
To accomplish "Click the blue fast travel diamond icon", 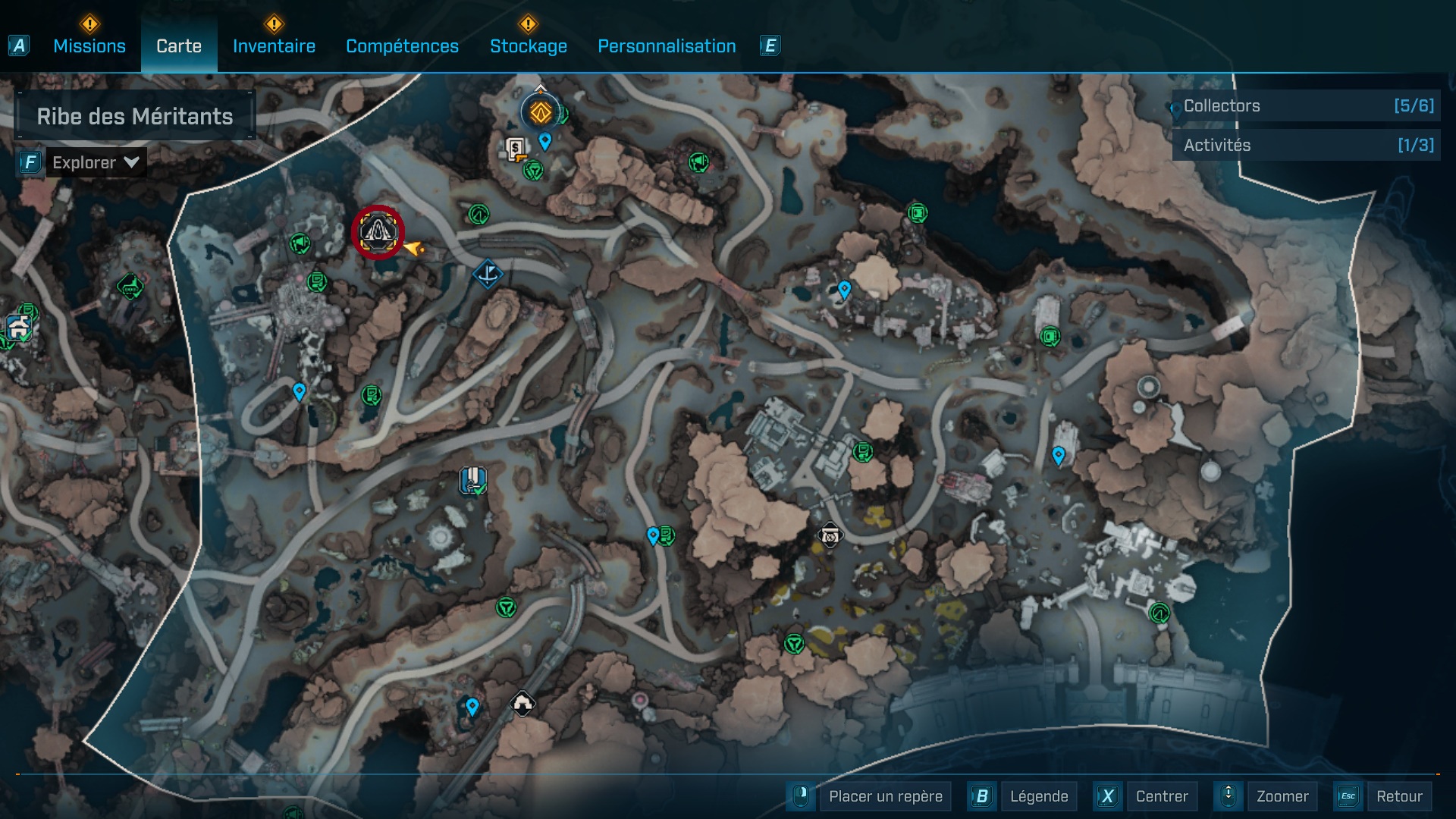I will (x=488, y=275).
